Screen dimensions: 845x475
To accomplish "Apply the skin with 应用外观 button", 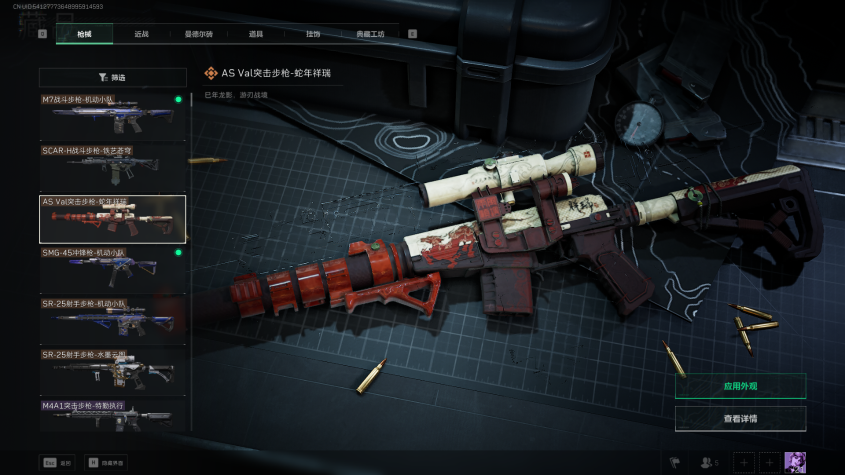I will pyautogui.click(x=740, y=386).
